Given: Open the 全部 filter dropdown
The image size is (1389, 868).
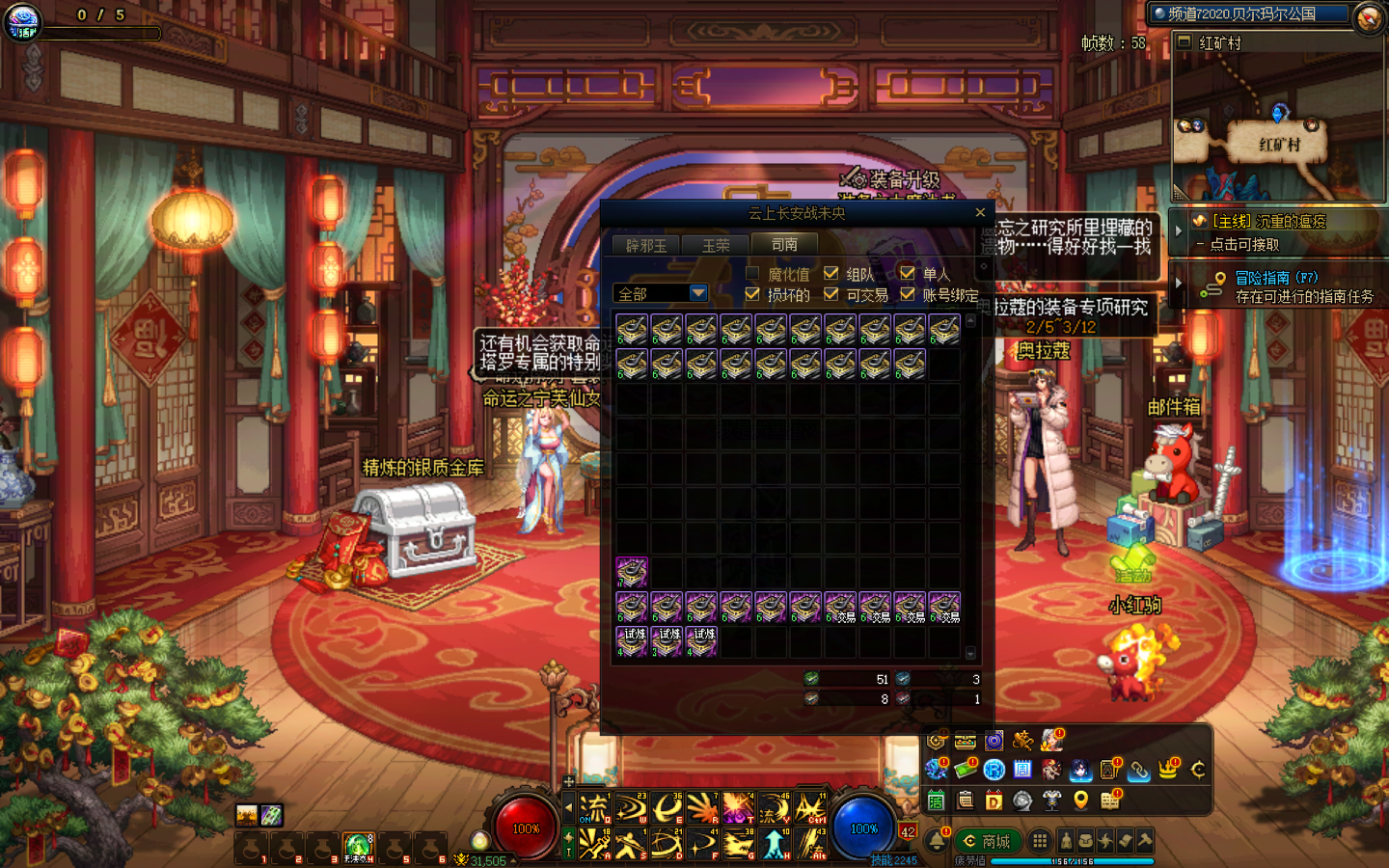Looking at the screenshot, I should [x=698, y=293].
